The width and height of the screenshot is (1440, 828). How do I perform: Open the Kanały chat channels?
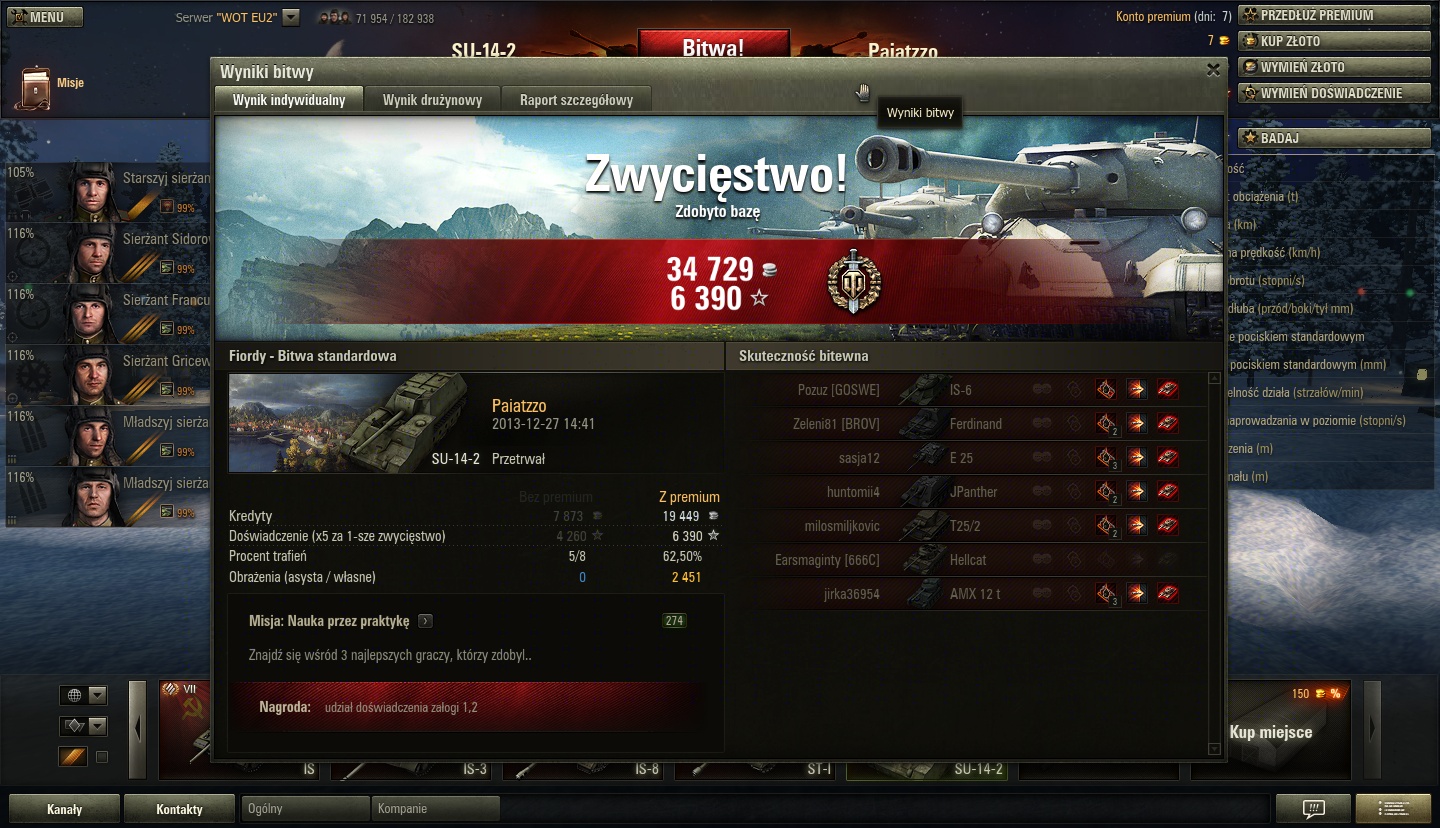[x=64, y=809]
